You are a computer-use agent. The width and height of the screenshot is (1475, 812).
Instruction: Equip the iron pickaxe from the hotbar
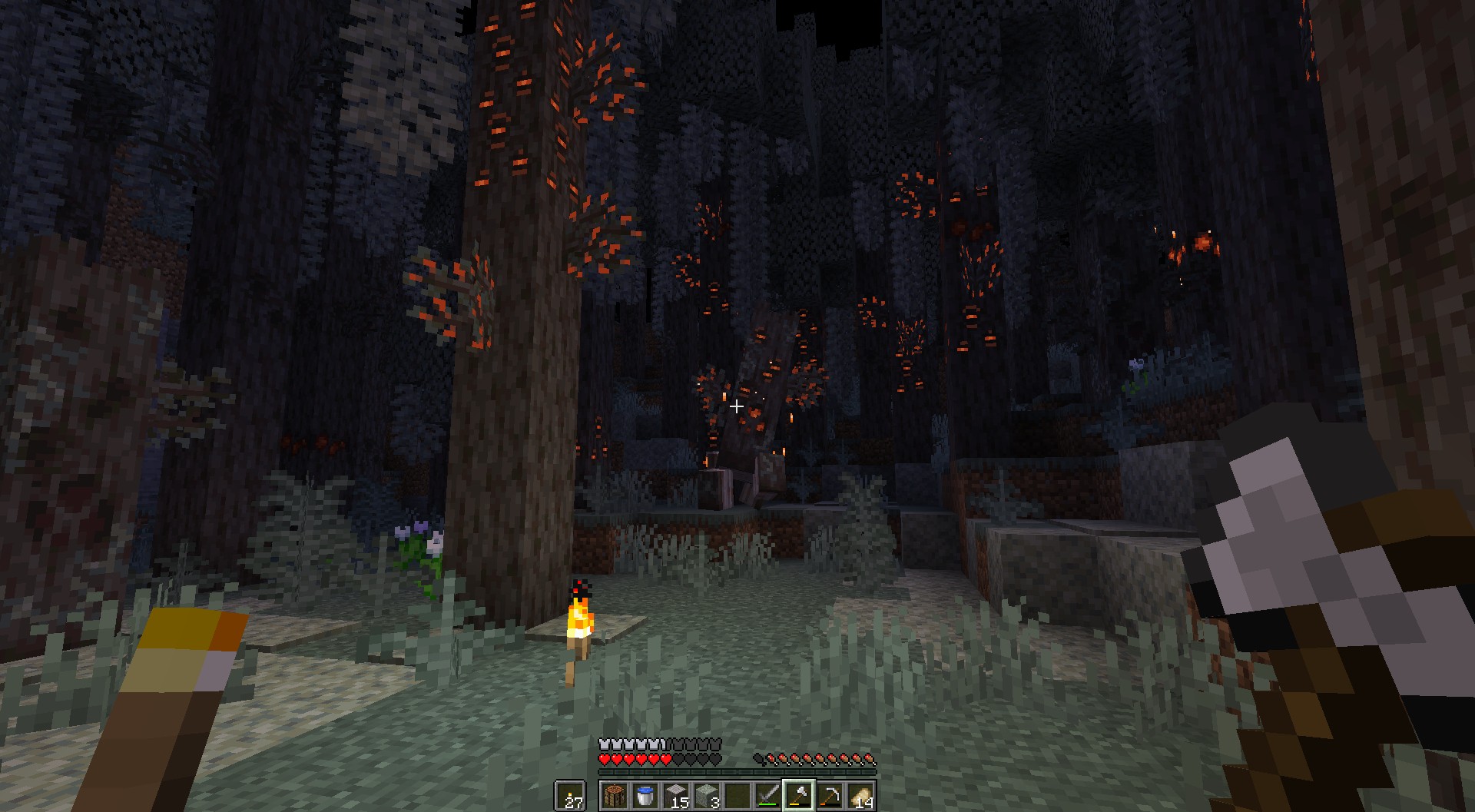click(830, 796)
